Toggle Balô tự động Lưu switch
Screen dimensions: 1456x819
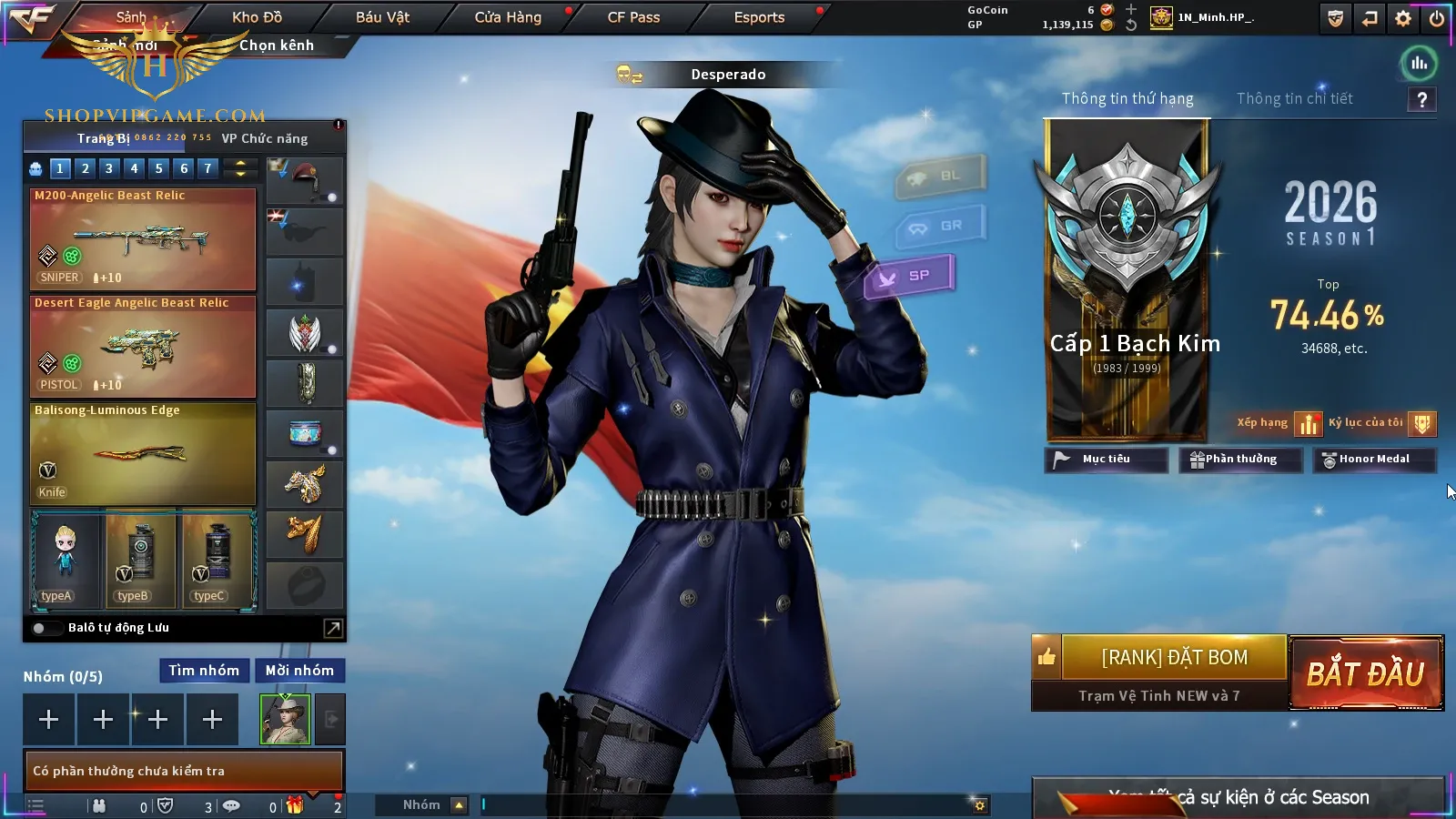40,628
